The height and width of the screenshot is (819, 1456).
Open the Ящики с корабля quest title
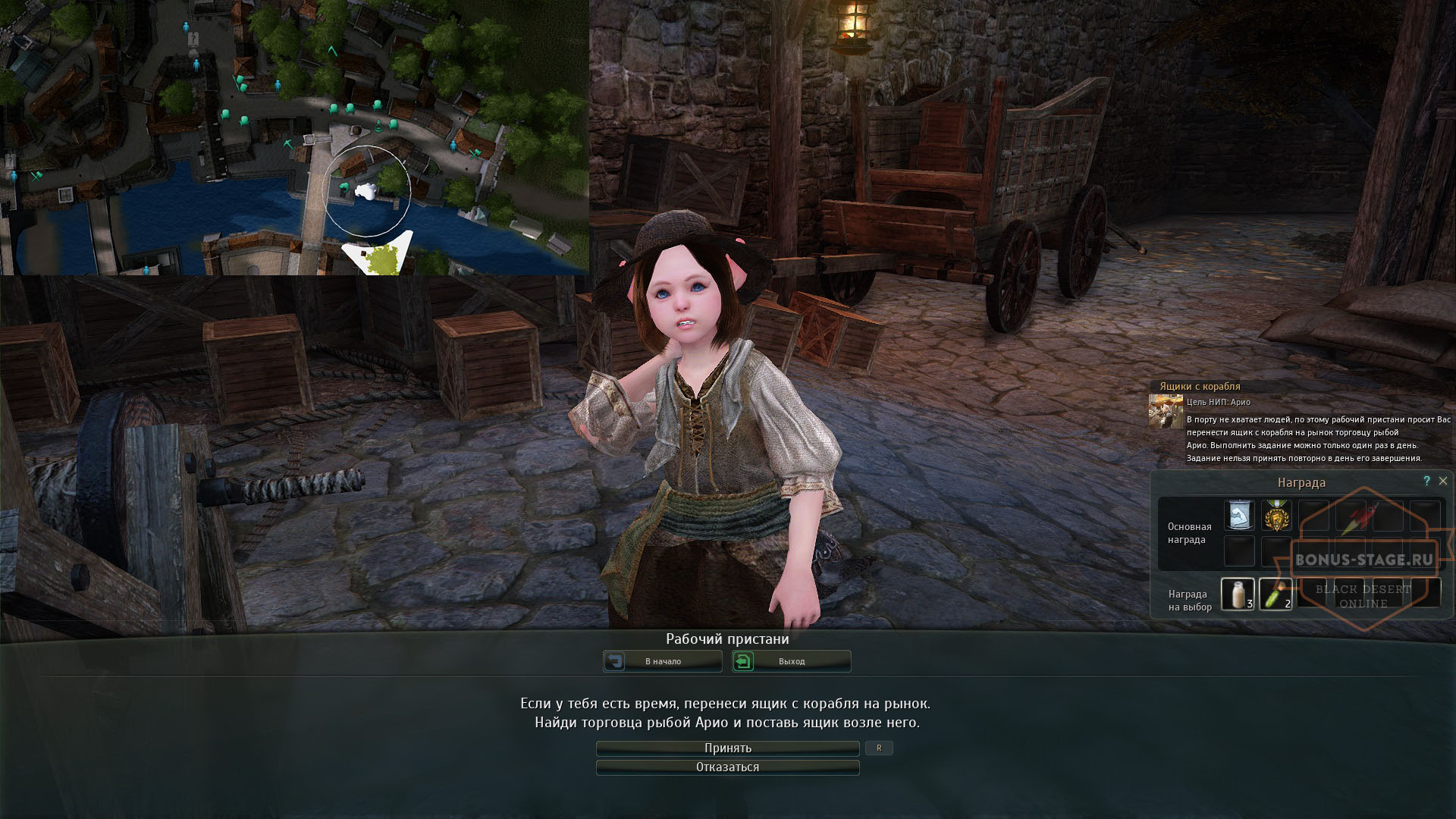tap(1199, 386)
